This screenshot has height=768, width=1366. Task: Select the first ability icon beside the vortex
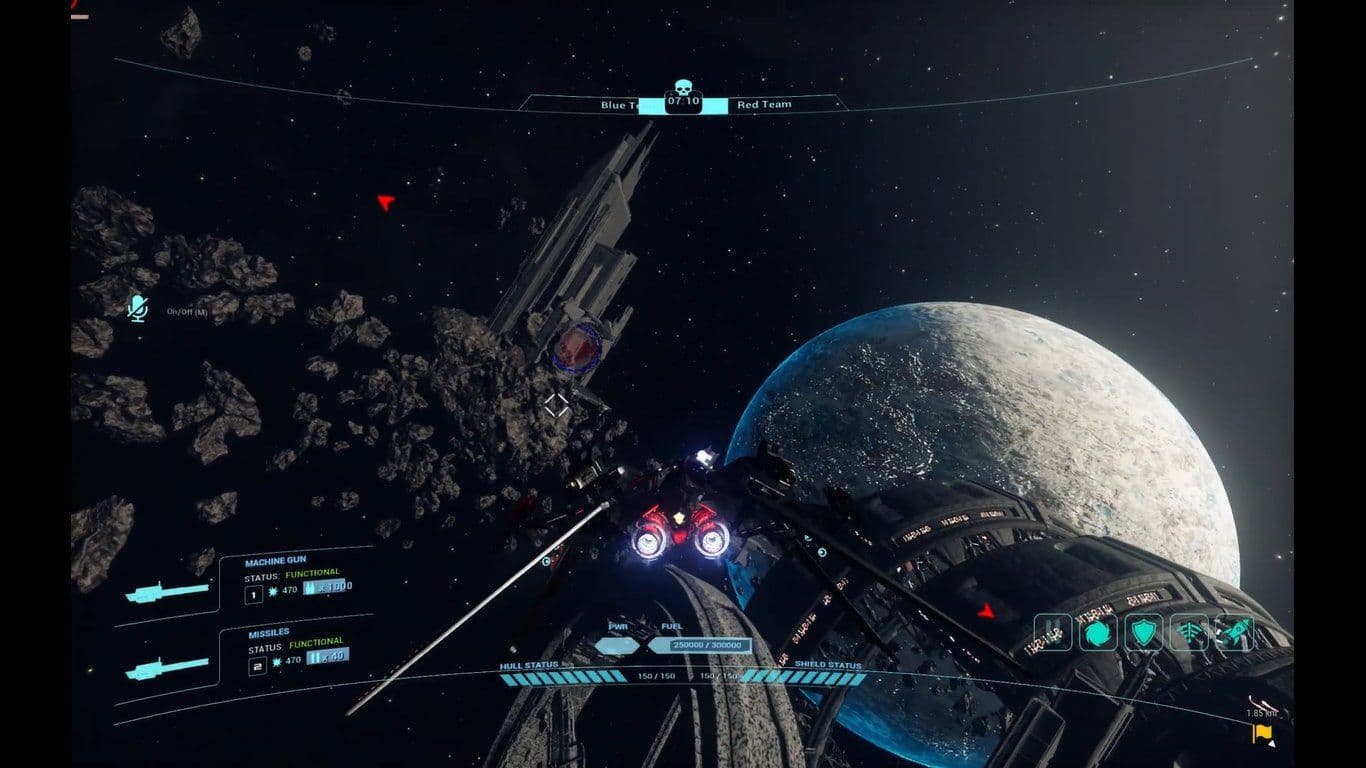pyautogui.click(x=1053, y=632)
